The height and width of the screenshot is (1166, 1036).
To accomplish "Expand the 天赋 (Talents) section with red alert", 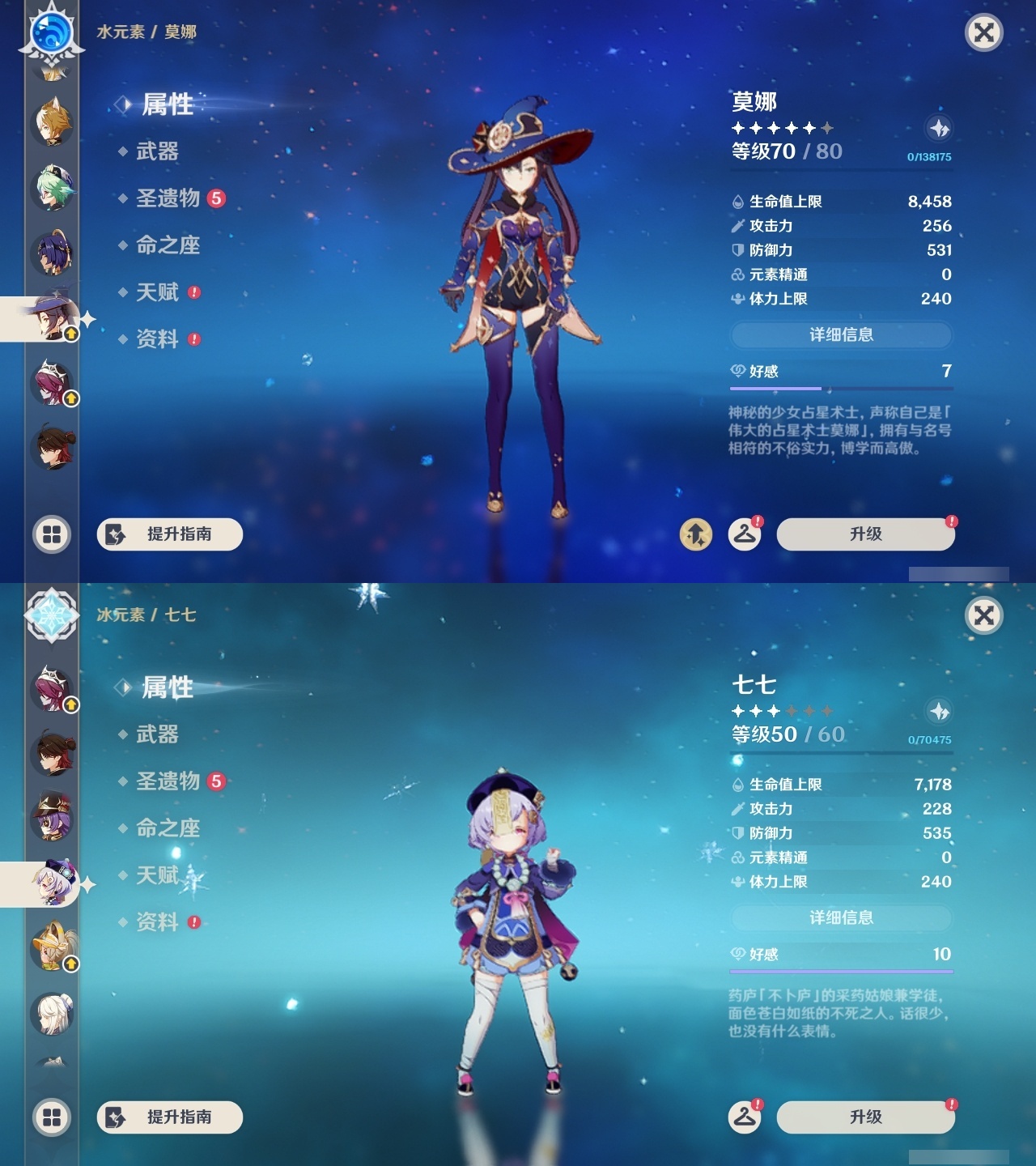I will click(x=159, y=292).
